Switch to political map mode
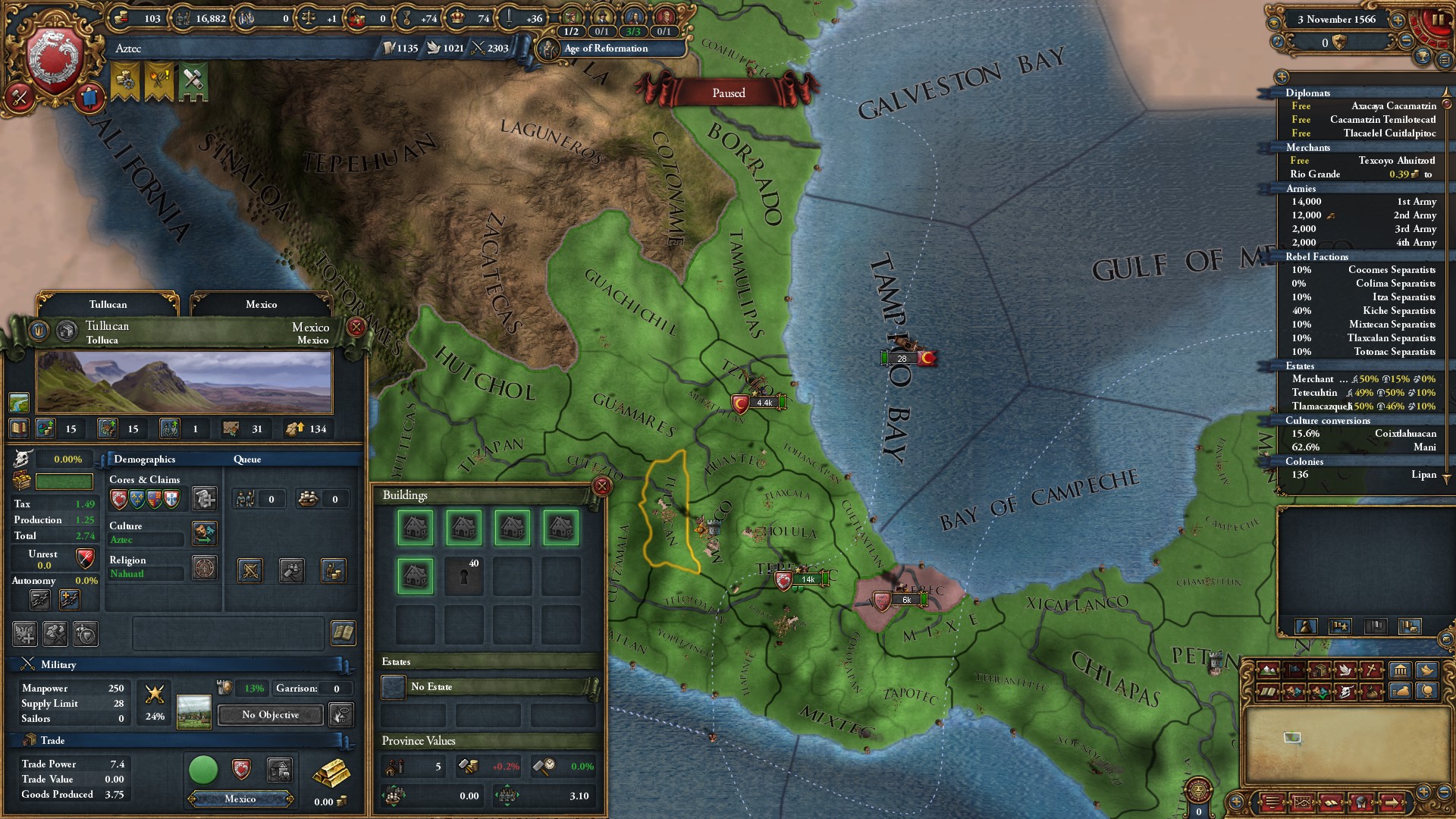This screenshot has width=1456, height=819. click(x=1294, y=670)
